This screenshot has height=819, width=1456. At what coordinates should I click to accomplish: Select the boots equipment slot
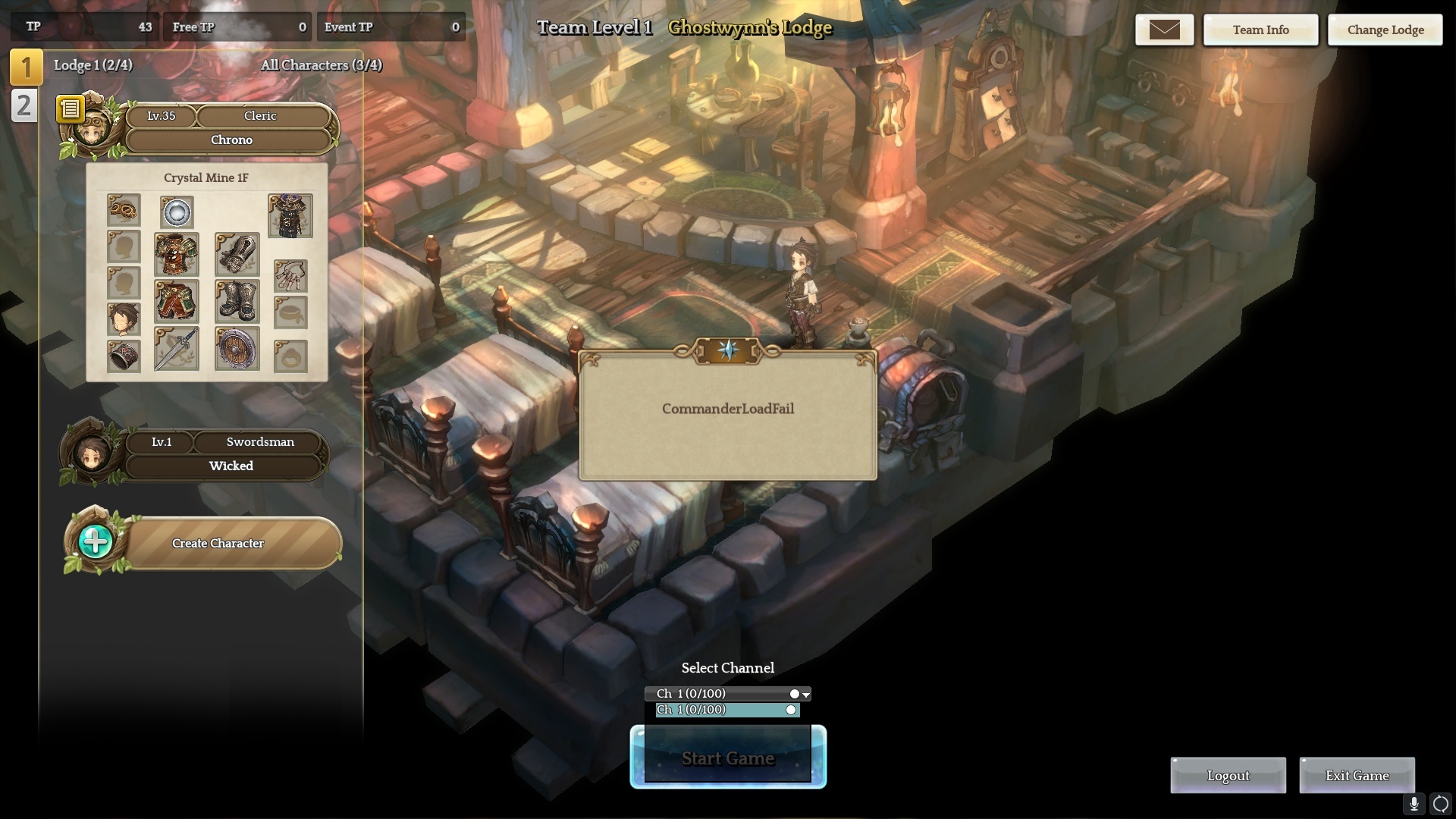click(237, 301)
